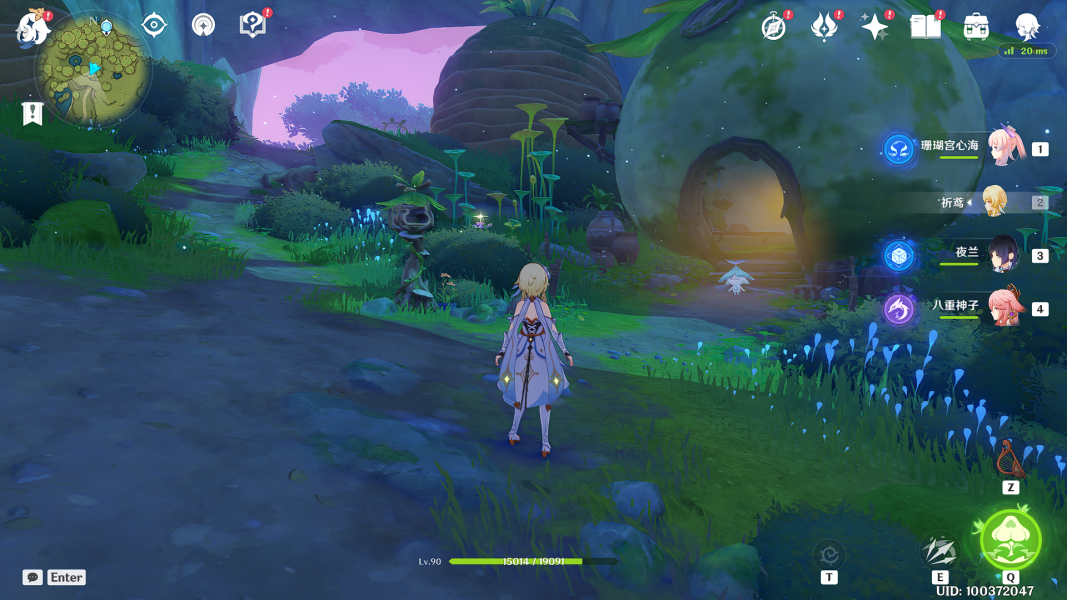Activate the eye-shaped quest navigation icon
The width and height of the screenshot is (1067, 600).
click(x=154, y=25)
